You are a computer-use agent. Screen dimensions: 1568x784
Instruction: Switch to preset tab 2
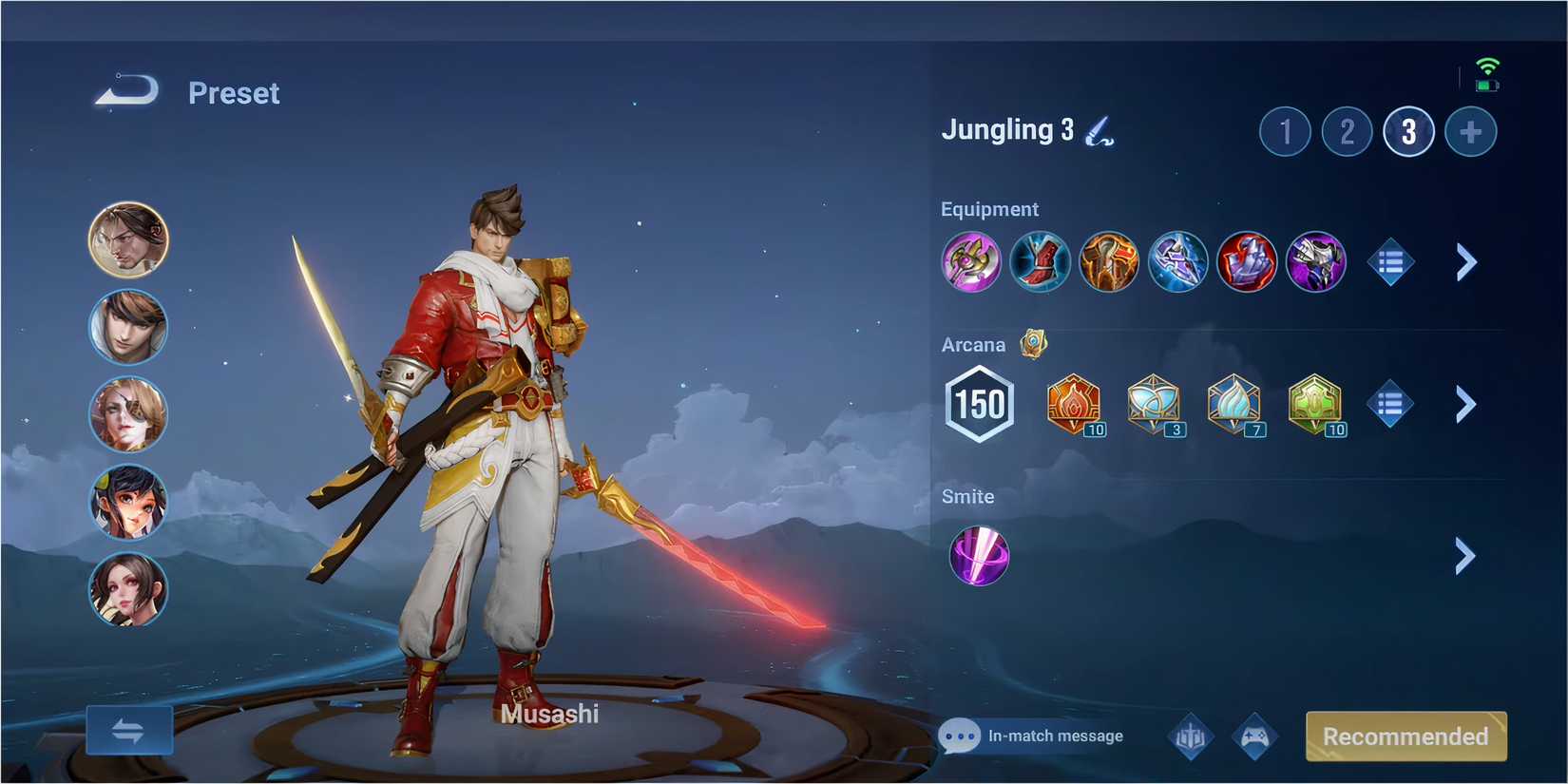(x=1347, y=131)
